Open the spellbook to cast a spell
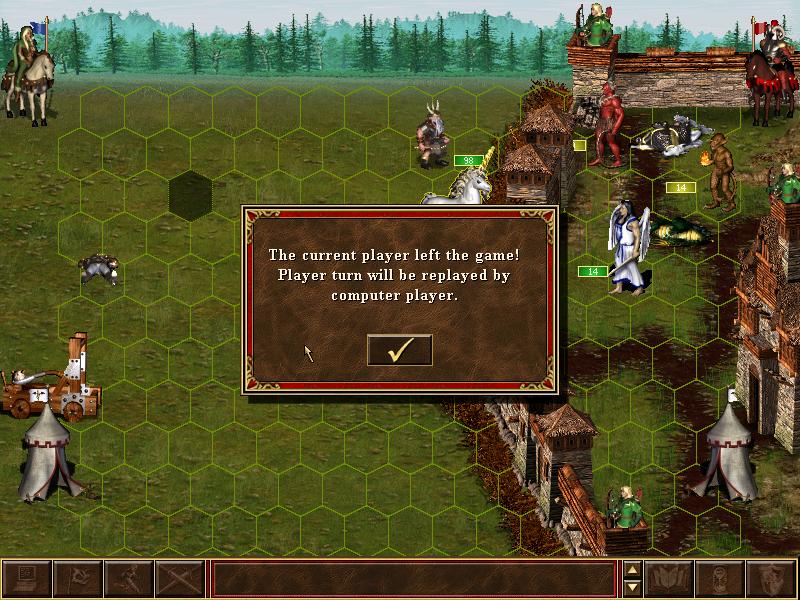 pyautogui.click(x=670, y=578)
